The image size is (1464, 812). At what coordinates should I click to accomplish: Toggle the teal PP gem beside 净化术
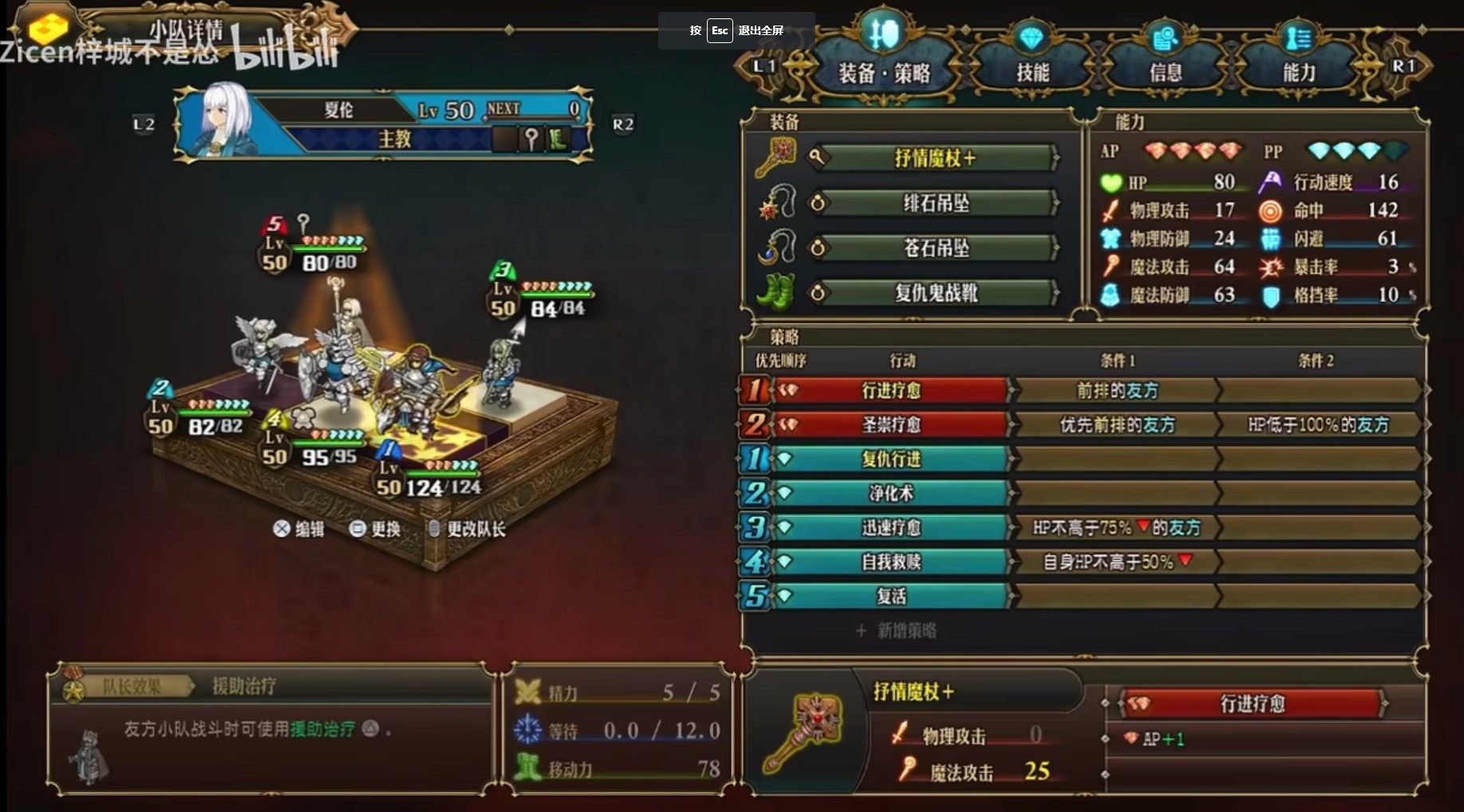tap(787, 493)
